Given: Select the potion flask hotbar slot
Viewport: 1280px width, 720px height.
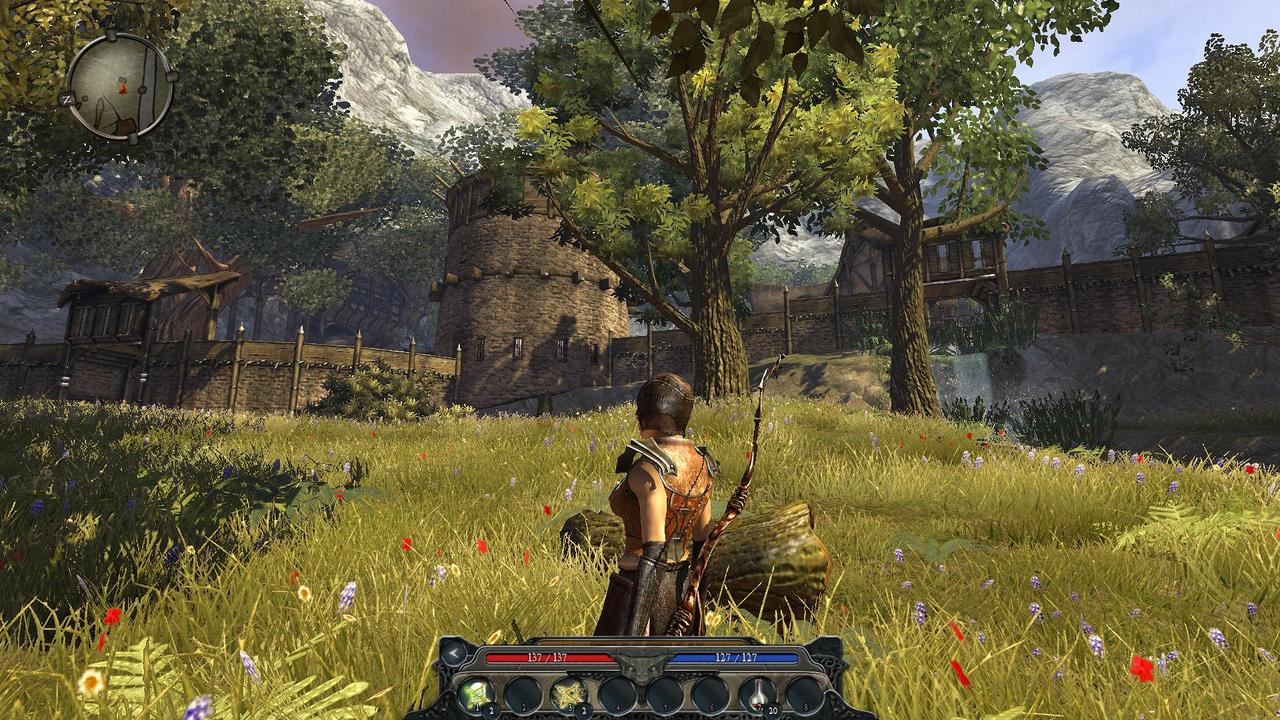Looking at the screenshot, I should [x=757, y=694].
